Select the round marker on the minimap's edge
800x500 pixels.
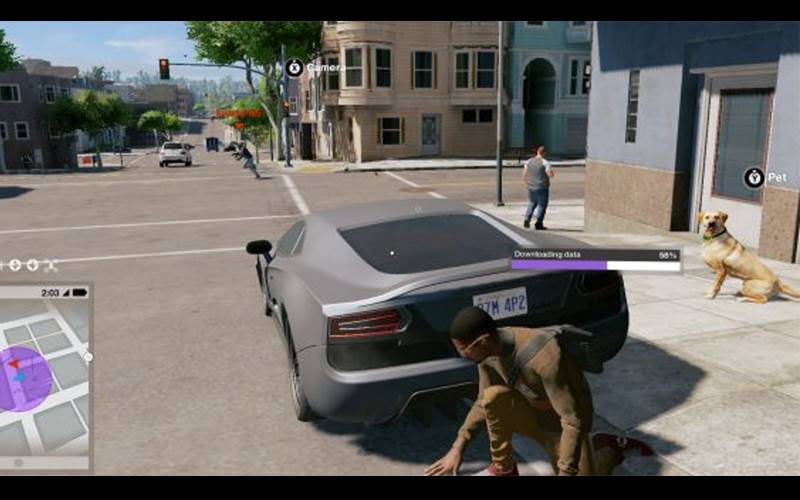click(x=88, y=356)
